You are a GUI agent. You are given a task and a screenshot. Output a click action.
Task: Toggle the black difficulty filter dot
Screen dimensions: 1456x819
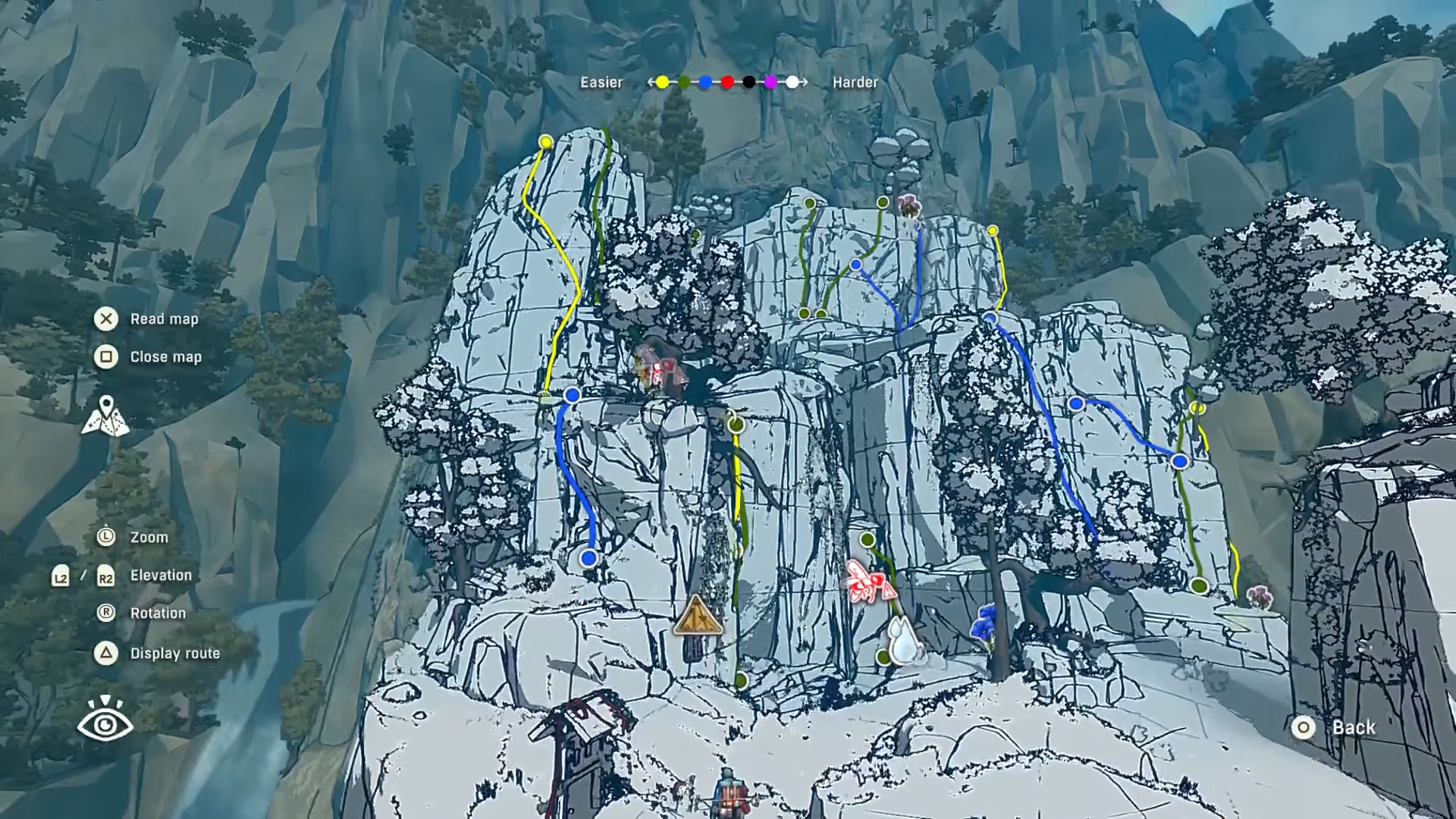749,83
